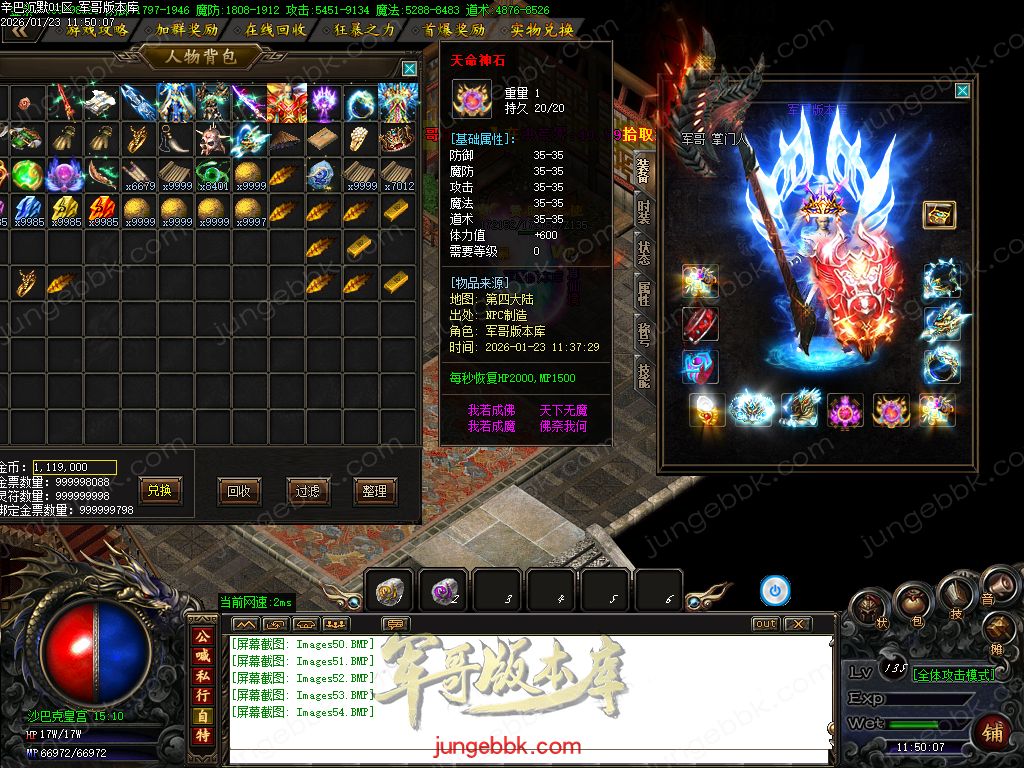1024x768 pixels.
Task: Select the 公 public chat channel
Action: tap(203, 636)
